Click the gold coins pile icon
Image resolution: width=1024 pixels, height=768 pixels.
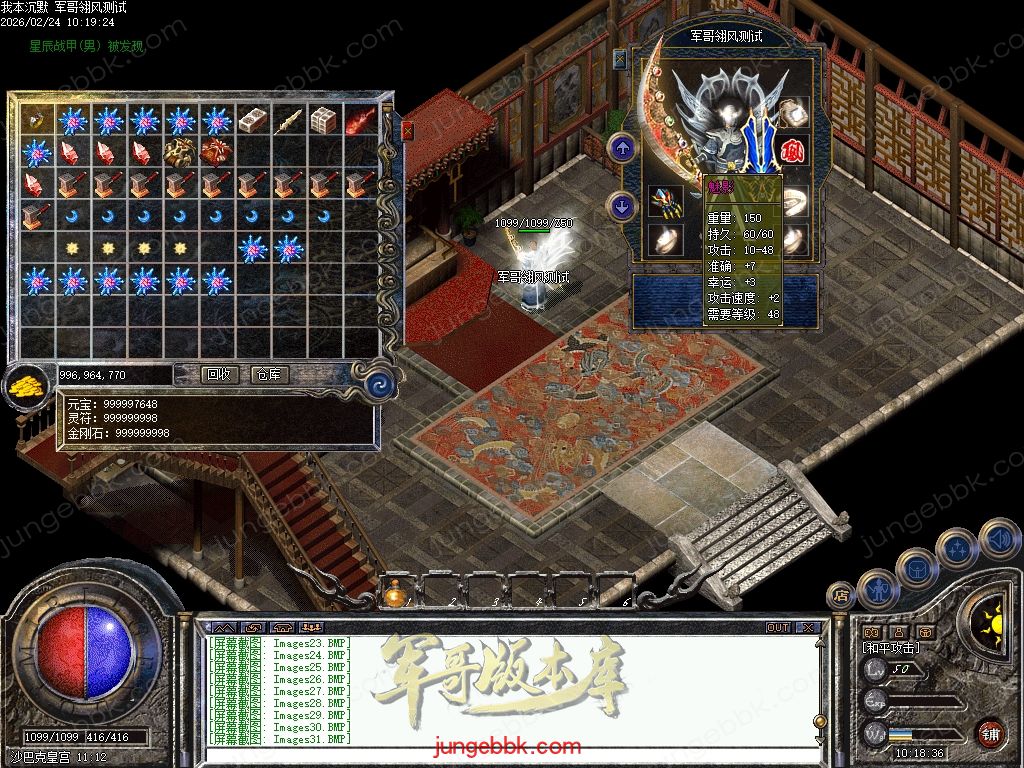(27, 386)
